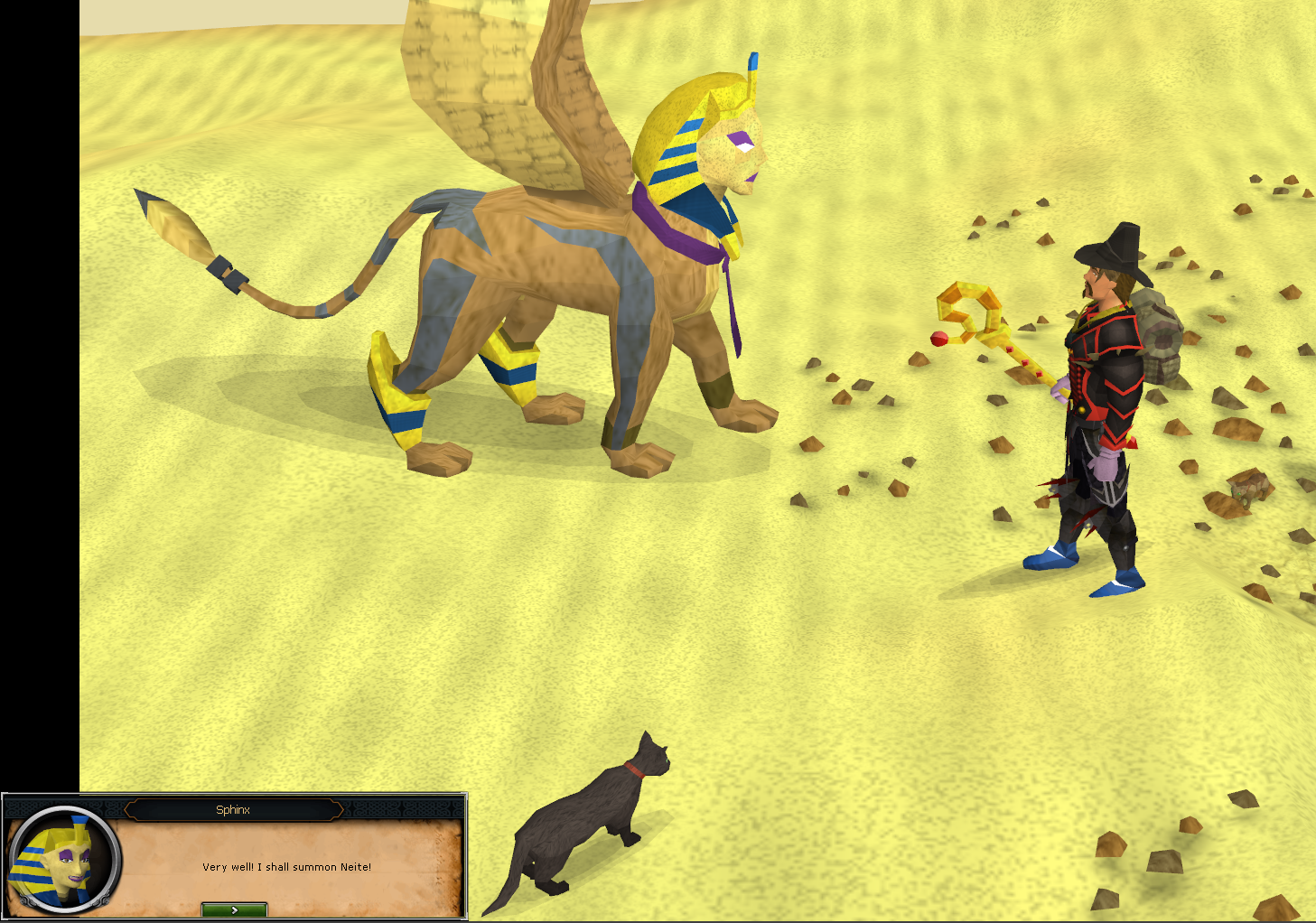Click the green continue arrow button
Screen dimensions: 1316x923
pos(233,909)
